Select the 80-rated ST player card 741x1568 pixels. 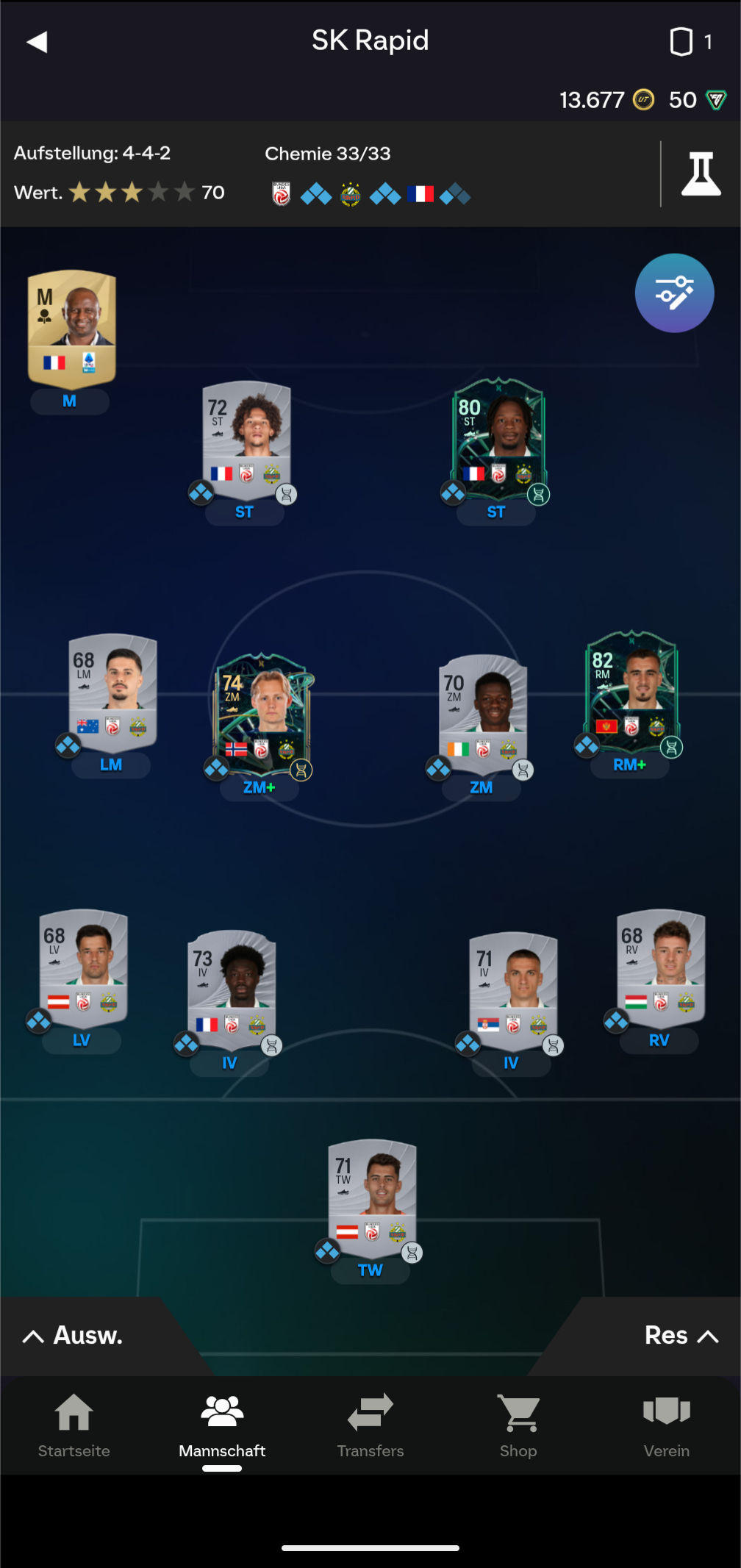[498, 435]
